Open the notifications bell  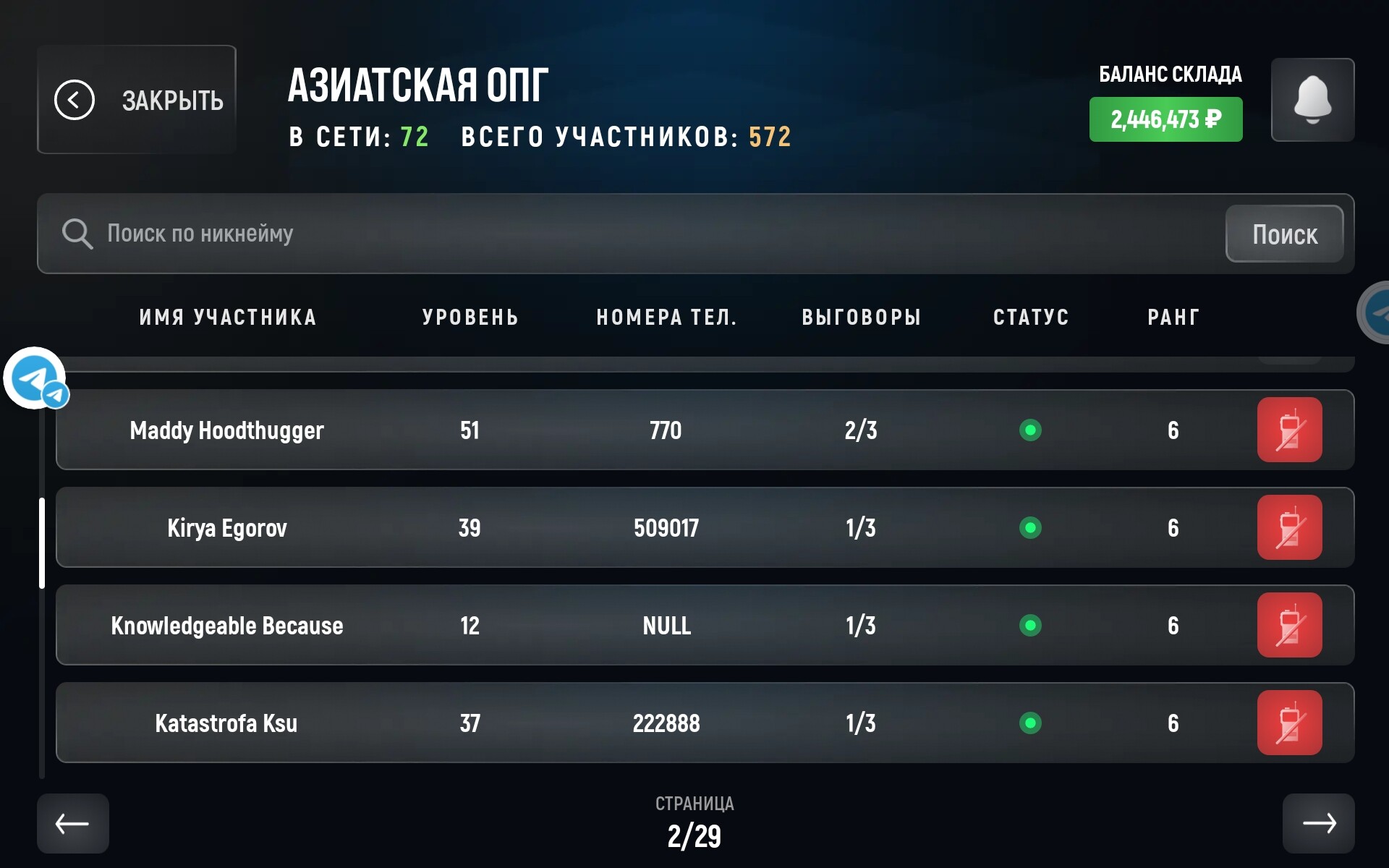[x=1312, y=100]
